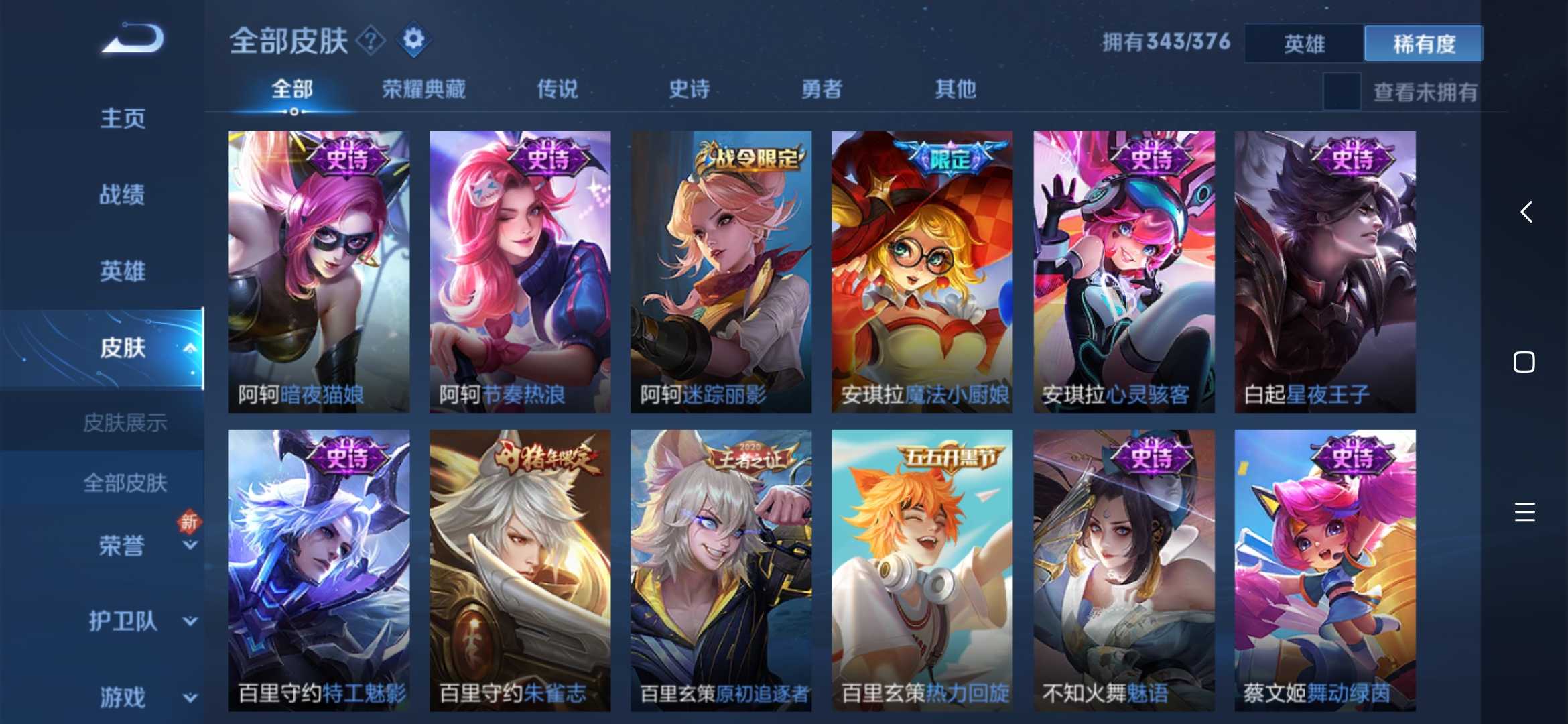This screenshot has height=724, width=1568.
Task: Open the settings gear next to the title
Action: (413, 38)
